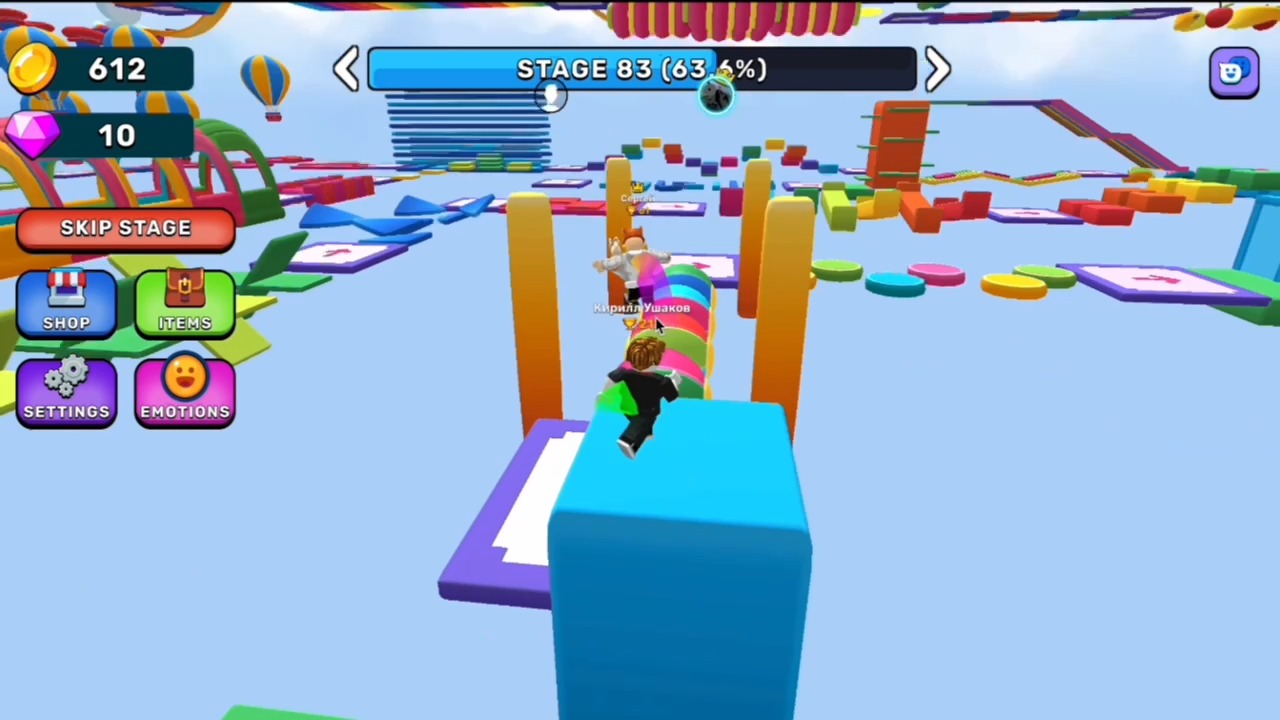Screen dimensions: 1280x720
Task: Click the gold coin currency icon
Action: click(x=32, y=68)
